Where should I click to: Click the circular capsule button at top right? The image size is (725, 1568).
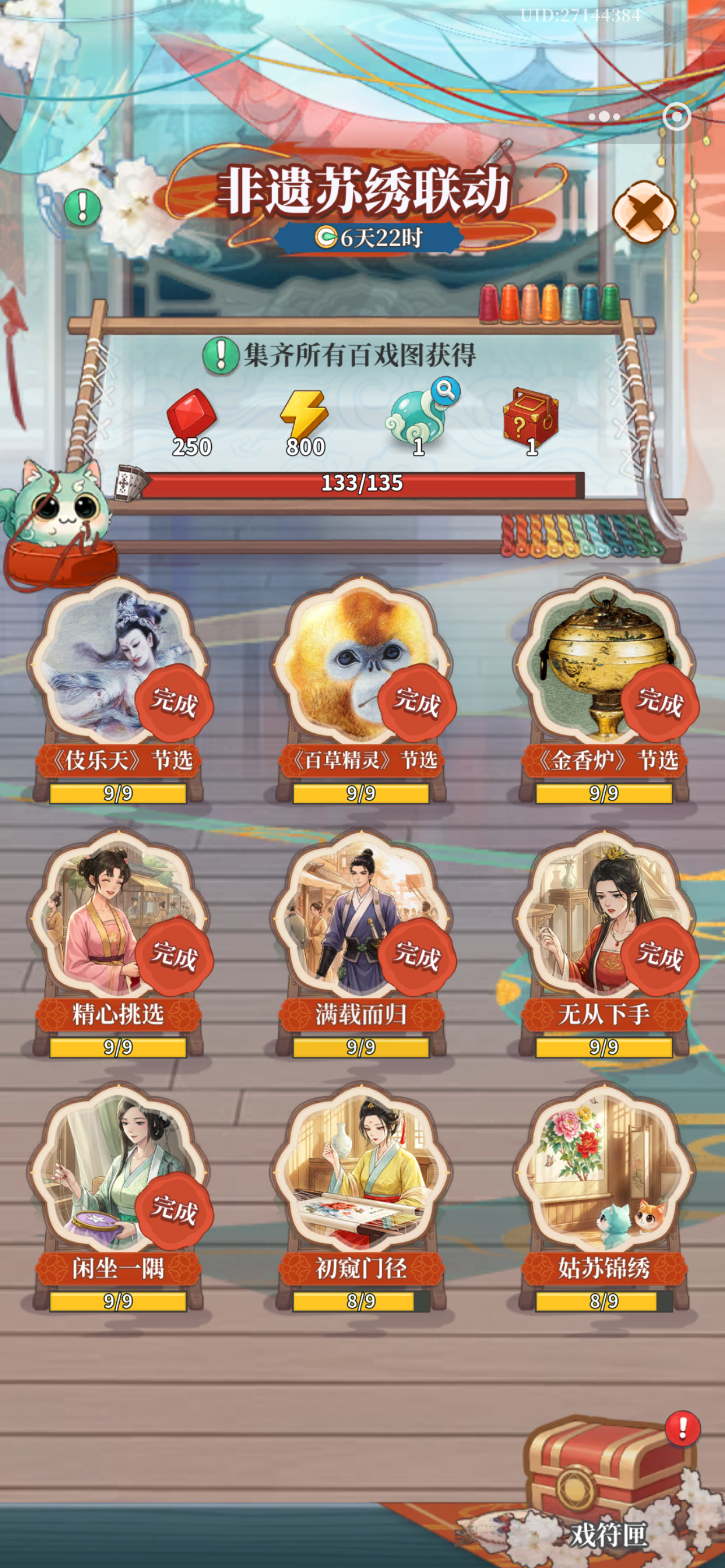(x=676, y=117)
